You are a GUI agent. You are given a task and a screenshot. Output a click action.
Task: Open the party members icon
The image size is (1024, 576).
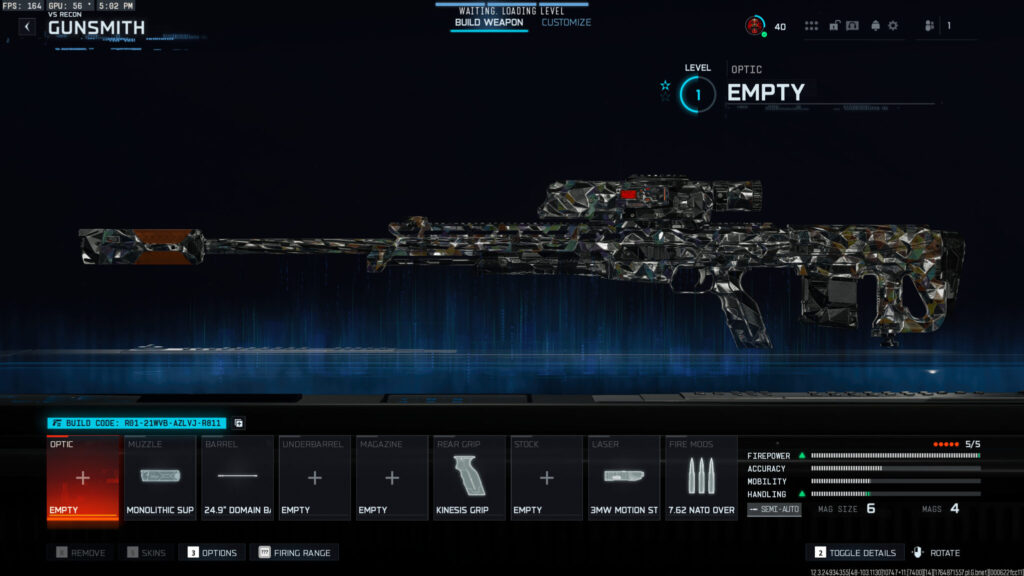point(929,26)
